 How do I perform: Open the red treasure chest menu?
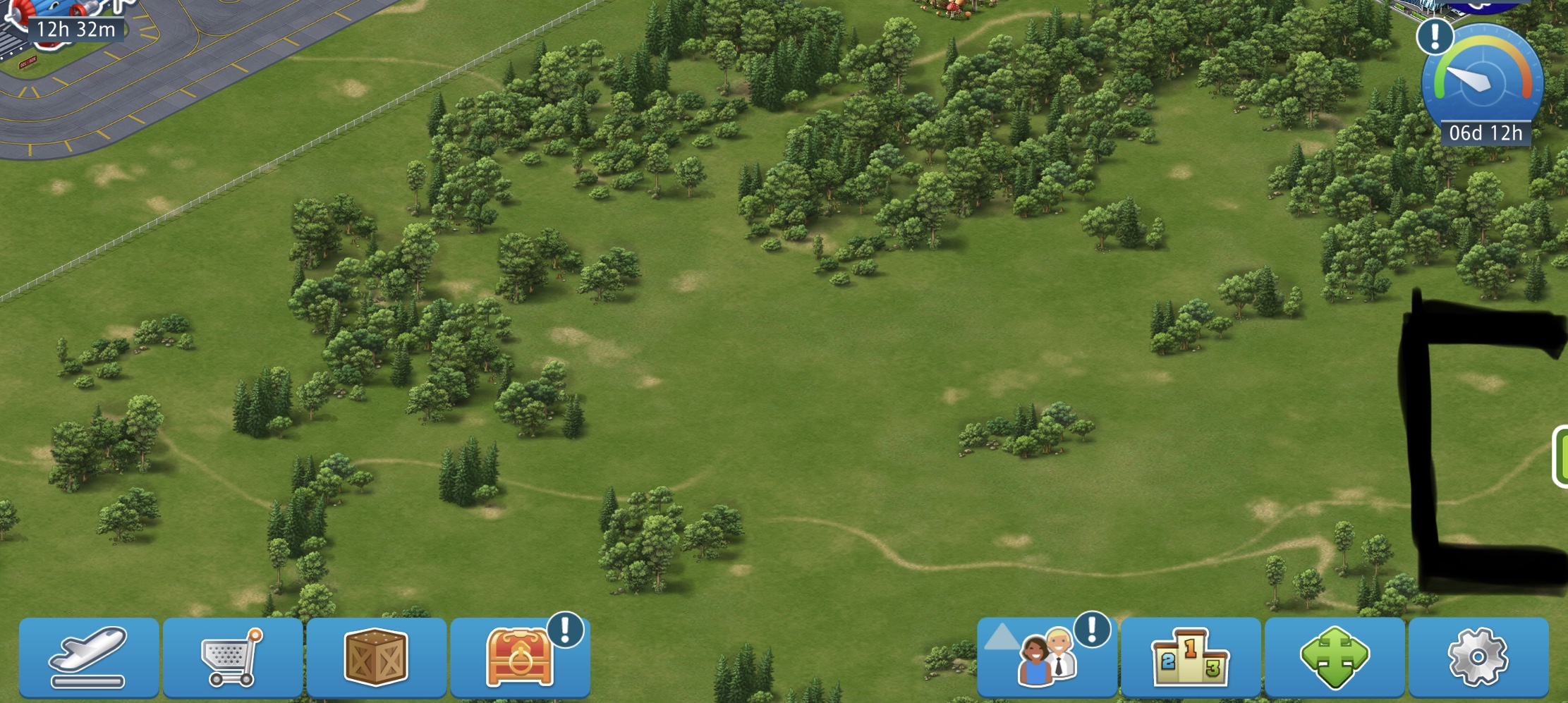click(520, 657)
